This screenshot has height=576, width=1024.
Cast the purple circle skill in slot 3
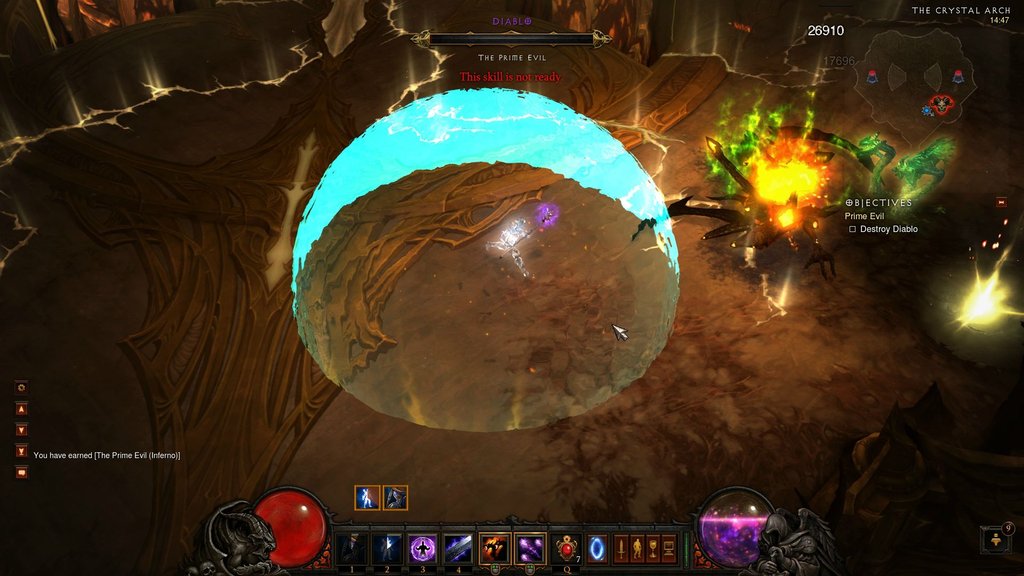tap(423, 548)
